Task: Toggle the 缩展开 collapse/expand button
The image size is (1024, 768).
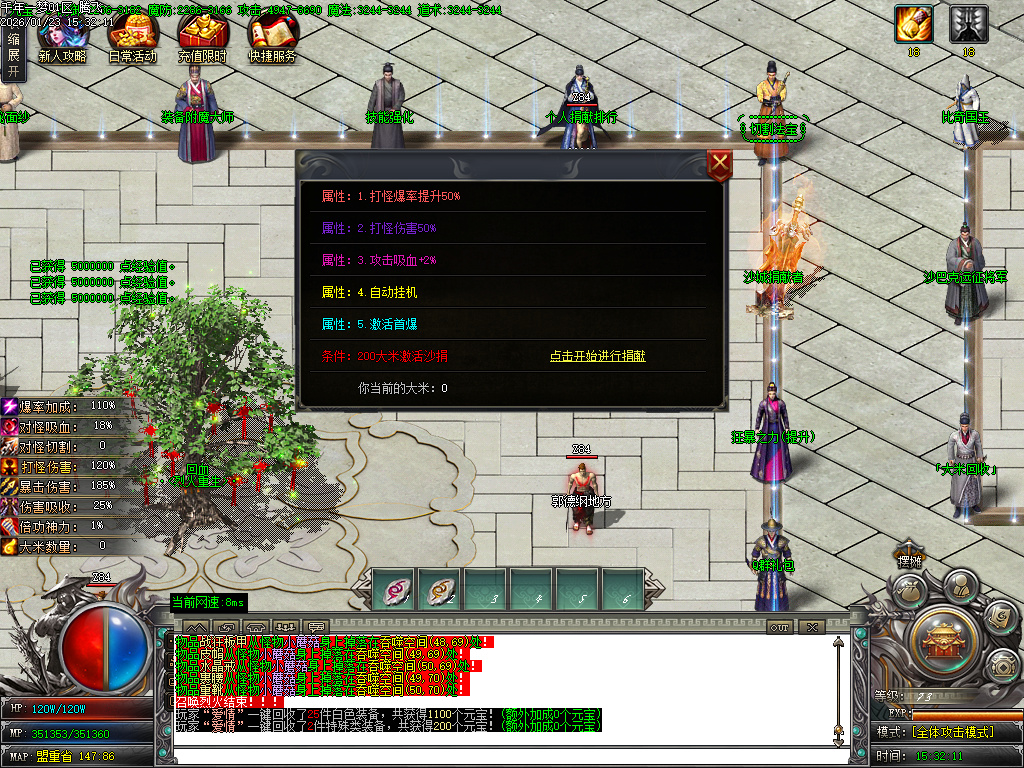Action: (x=13, y=54)
